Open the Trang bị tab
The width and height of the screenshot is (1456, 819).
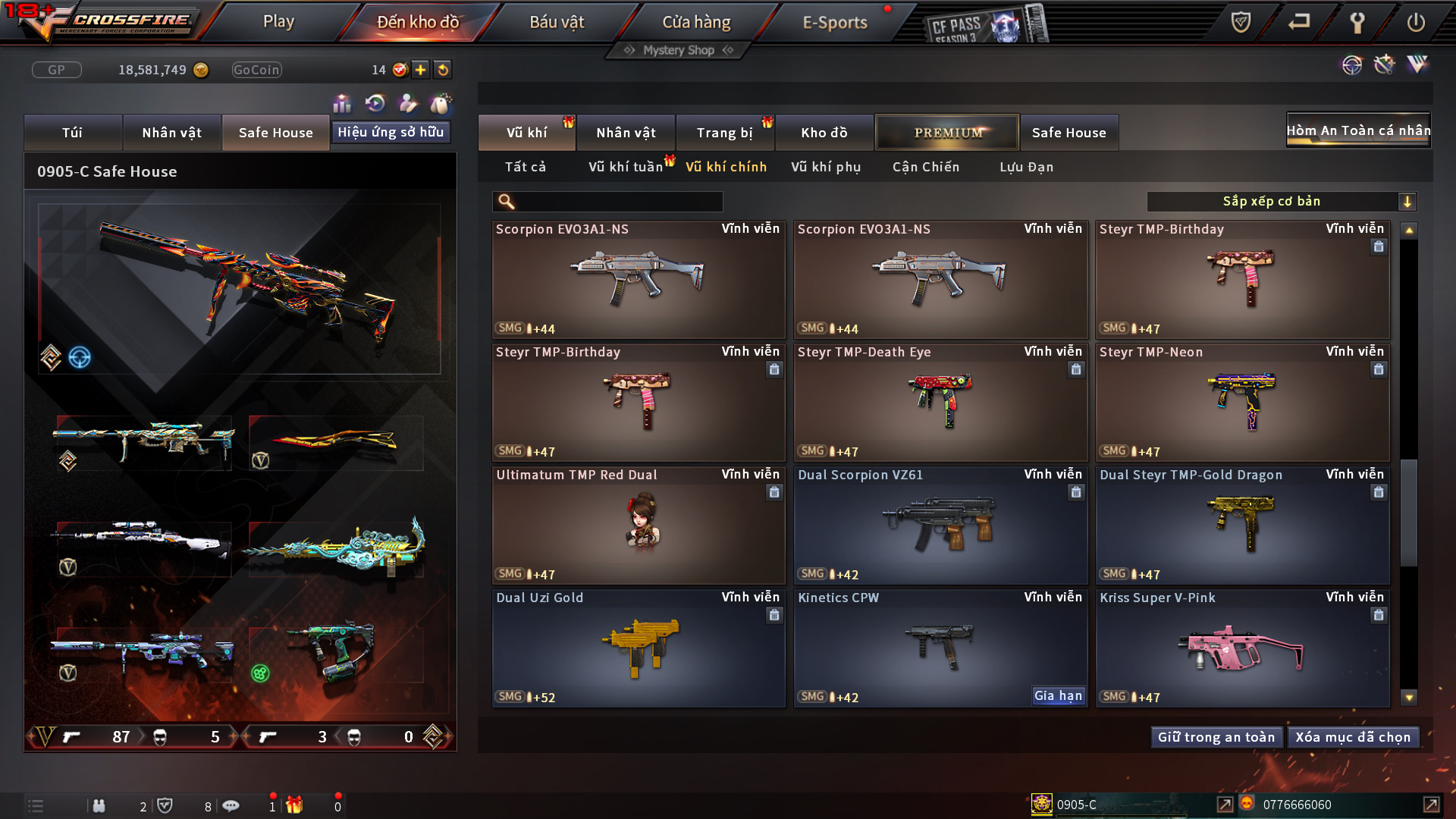coord(724,133)
